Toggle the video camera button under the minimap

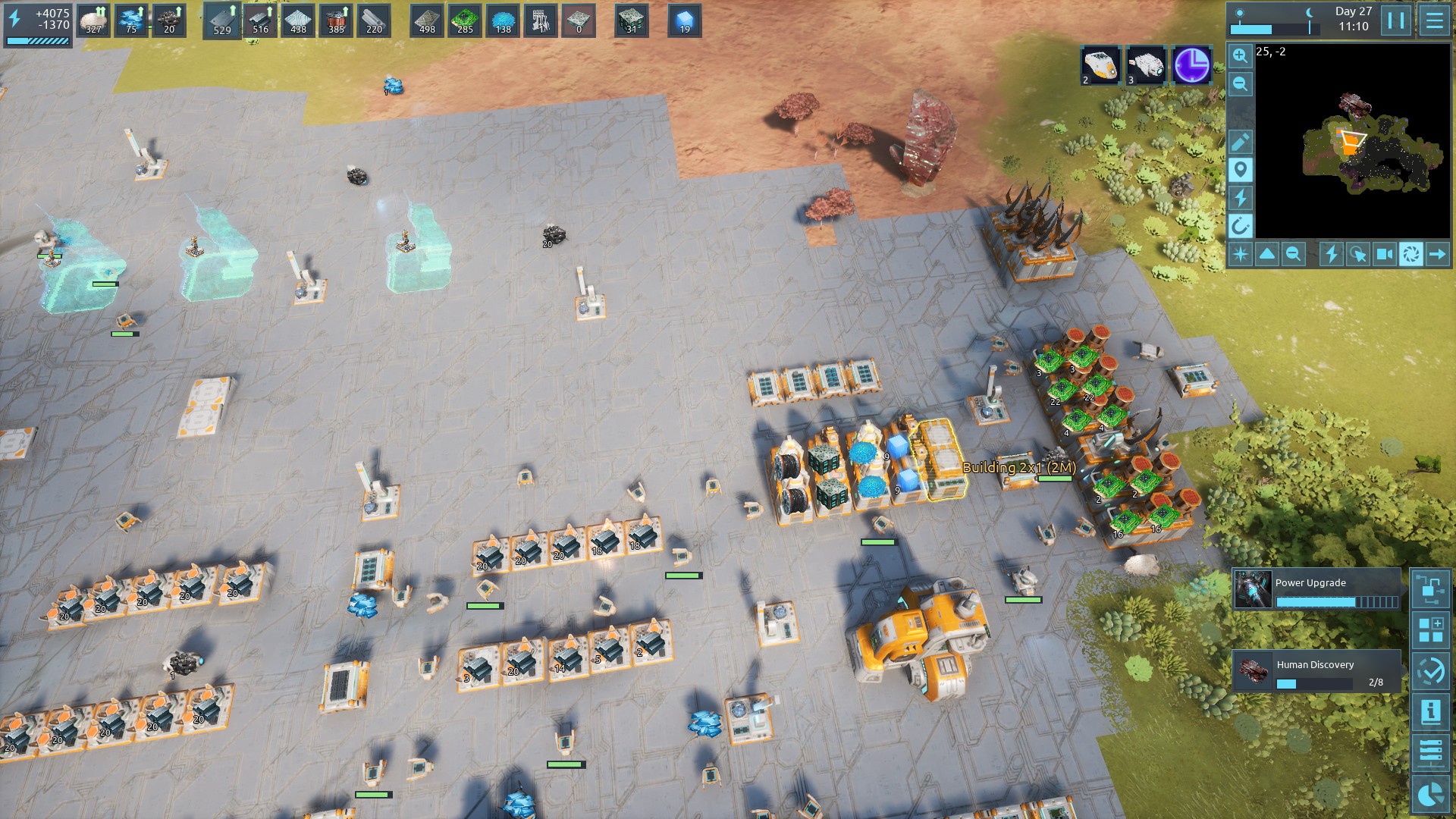1384,254
